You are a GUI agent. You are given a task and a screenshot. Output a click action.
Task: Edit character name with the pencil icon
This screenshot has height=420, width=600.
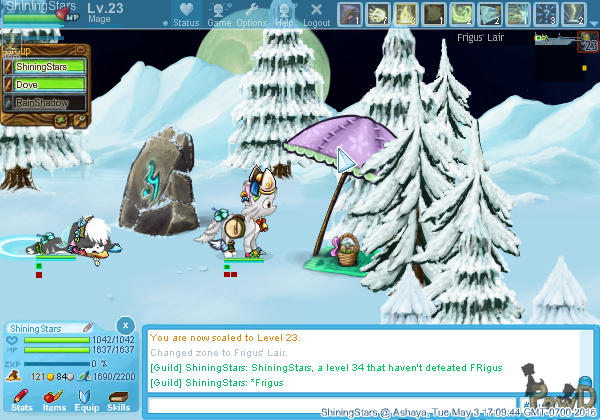88,327
